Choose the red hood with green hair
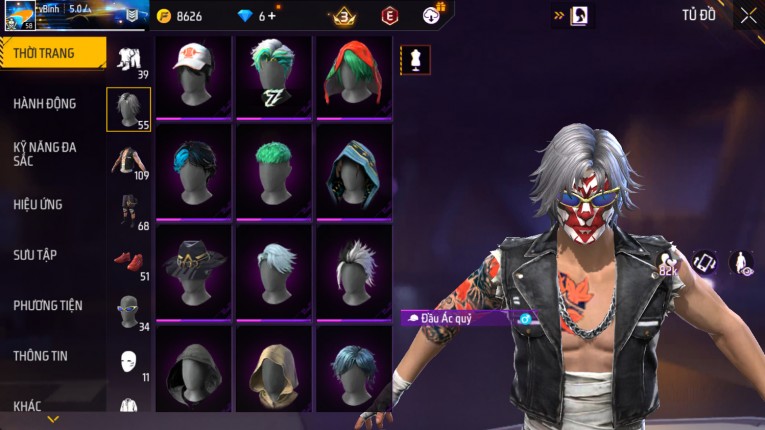 353,76
